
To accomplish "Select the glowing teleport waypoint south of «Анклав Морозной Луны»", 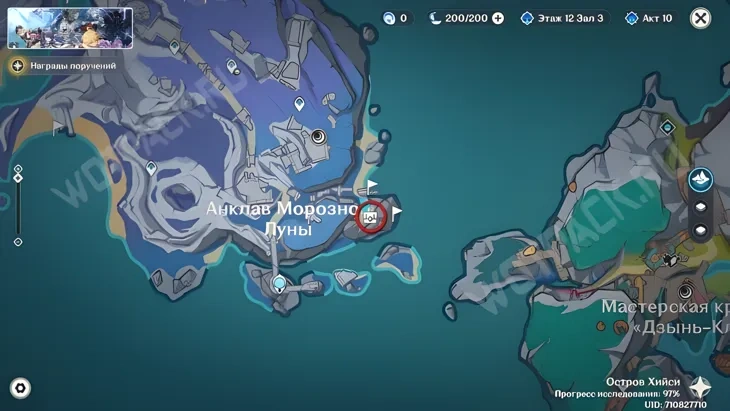I will [x=280, y=283].
